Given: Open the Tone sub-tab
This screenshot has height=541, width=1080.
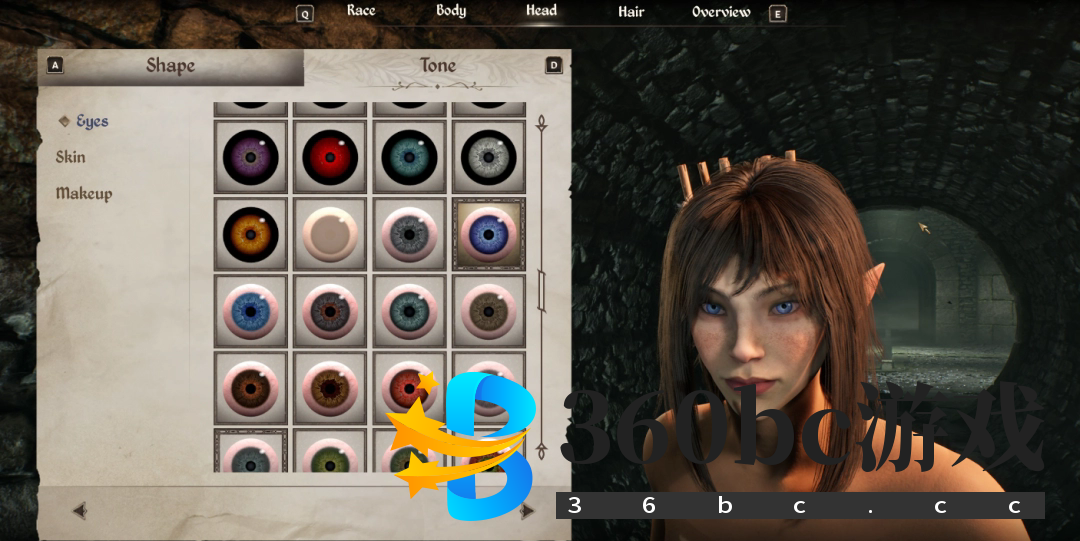Looking at the screenshot, I should [x=437, y=66].
